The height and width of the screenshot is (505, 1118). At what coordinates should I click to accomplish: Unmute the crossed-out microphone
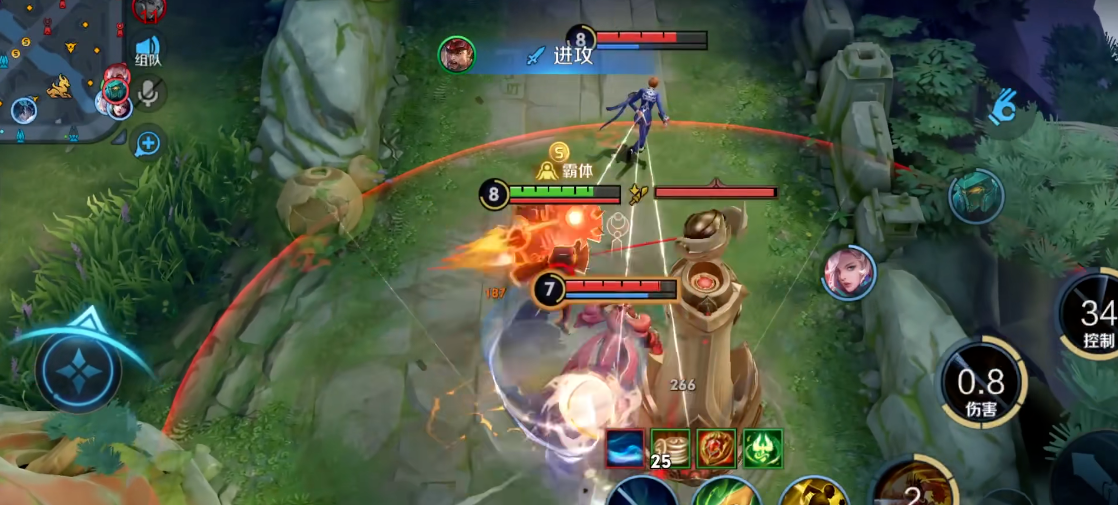point(149,94)
